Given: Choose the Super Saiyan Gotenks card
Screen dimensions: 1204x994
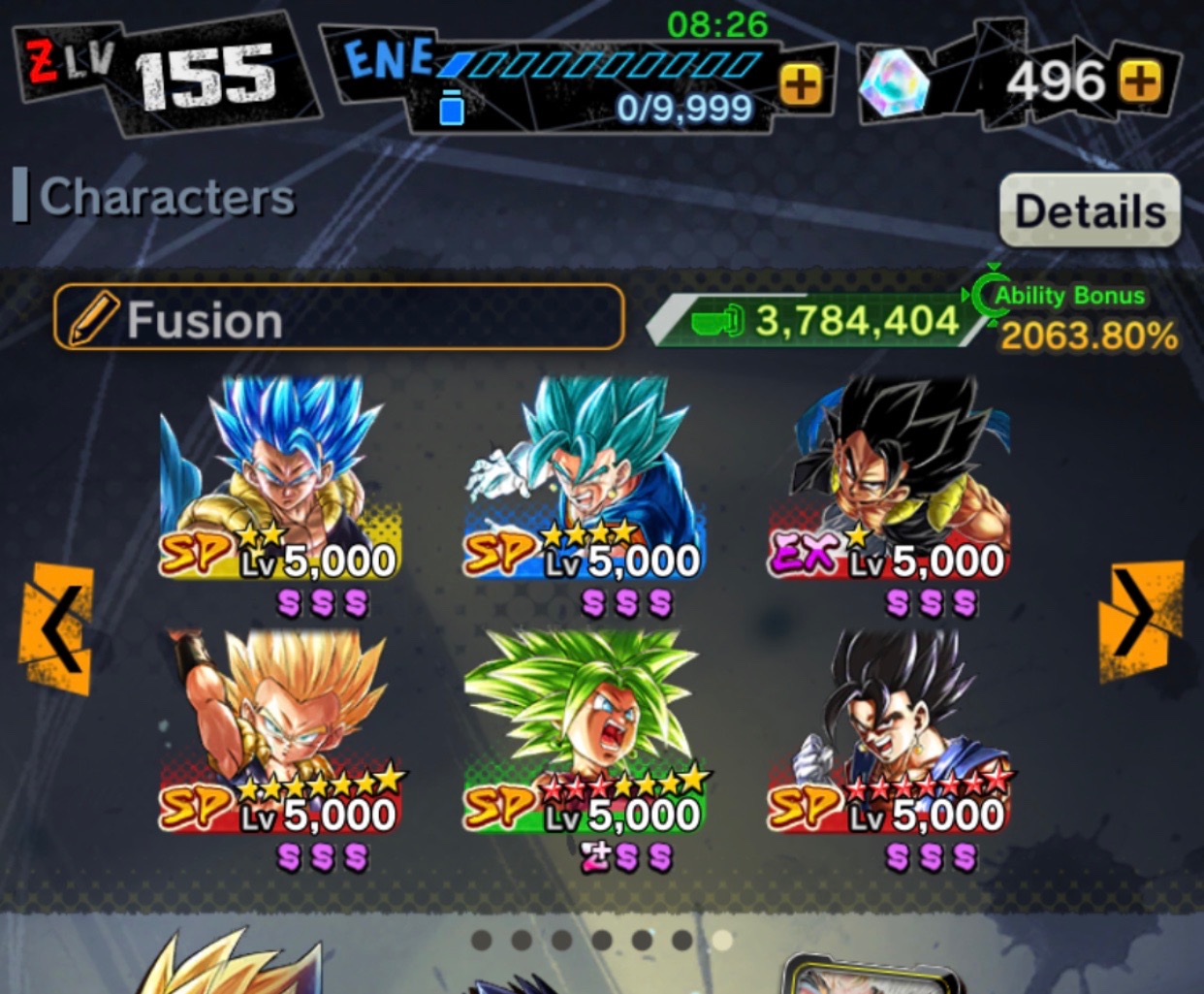Looking at the screenshot, I should 281,737.
